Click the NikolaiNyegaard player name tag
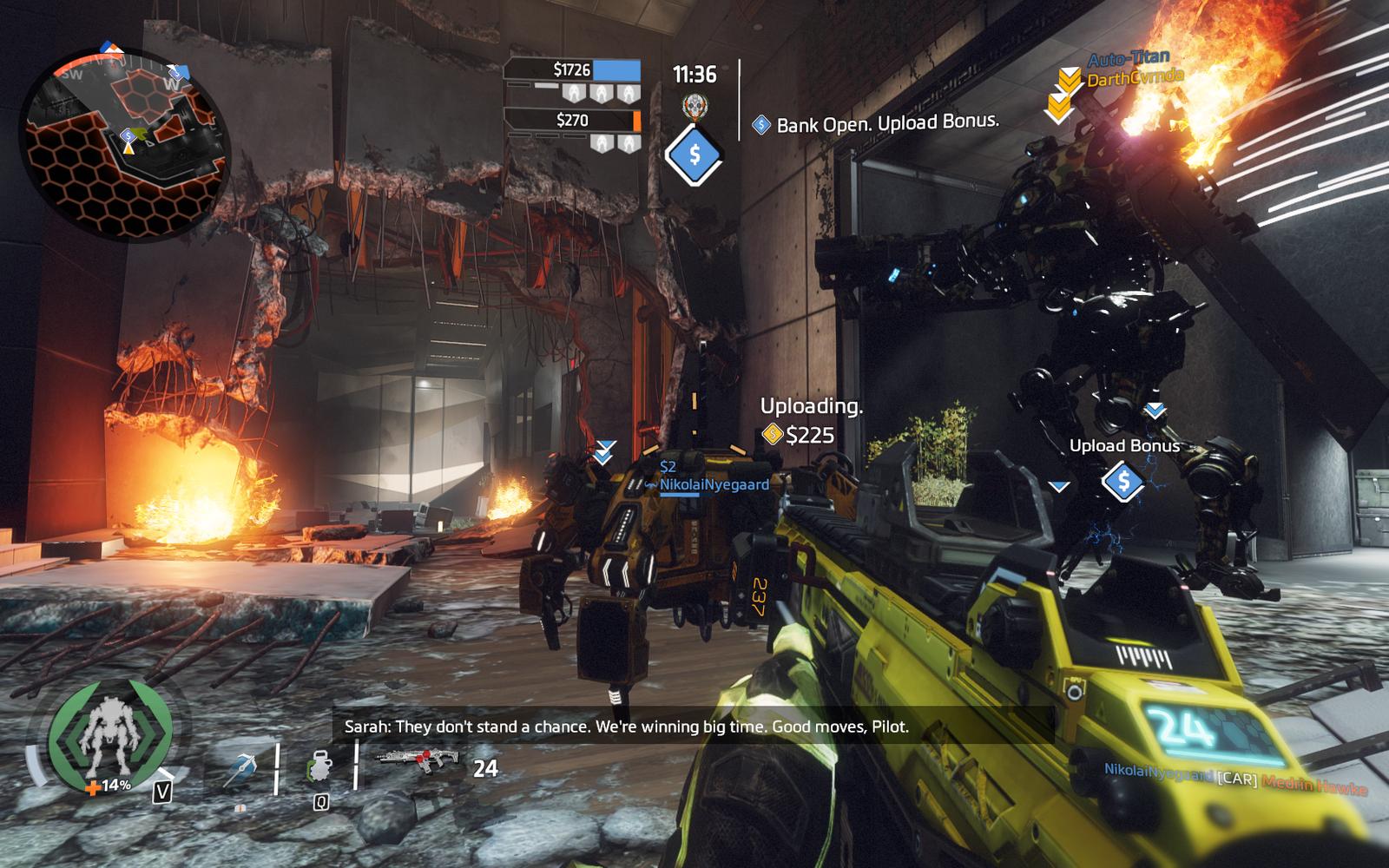 714,484
